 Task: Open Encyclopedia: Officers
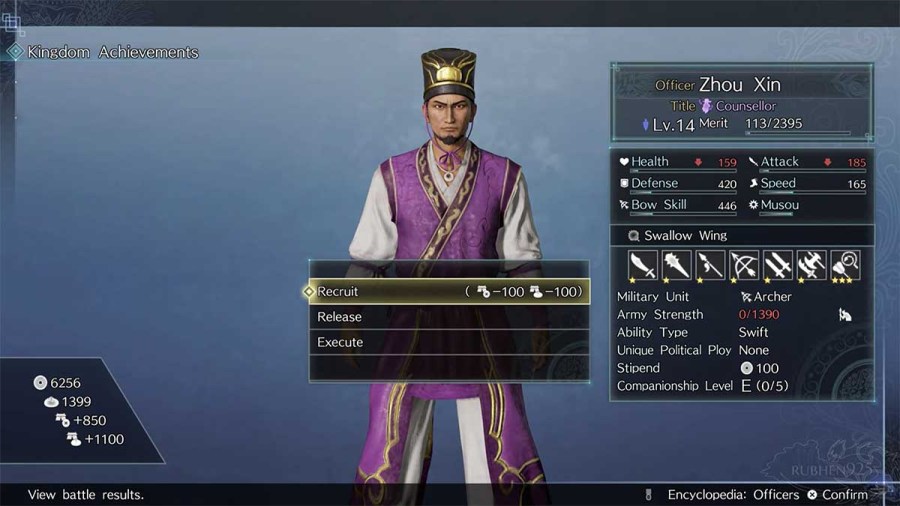point(732,495)
